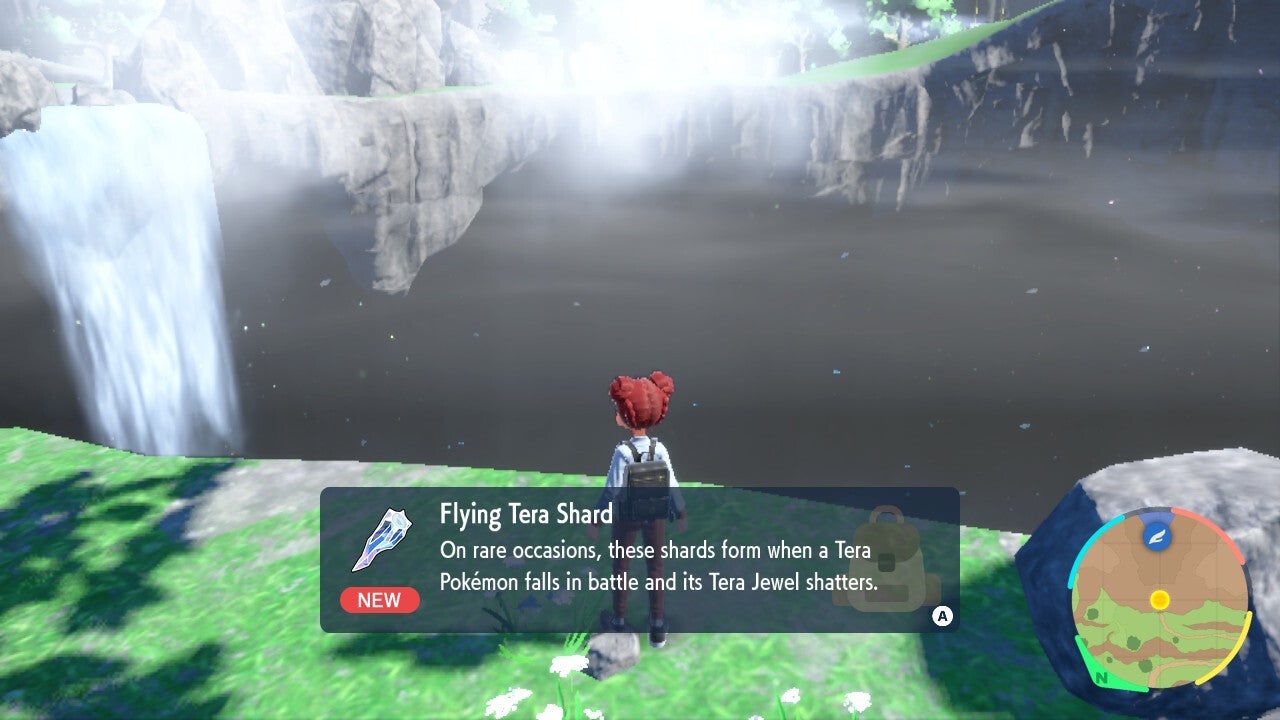Click the blue feather marker on the minimap
The image size is (1280, 720).
click(1158, 535)
